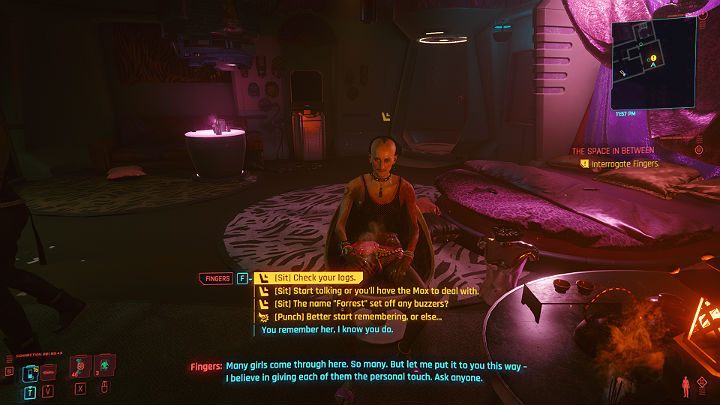This screenshot has height=405, width=720.
Task: Choose "Check your logs" dialogue option
Action: (x=314, y=278)
